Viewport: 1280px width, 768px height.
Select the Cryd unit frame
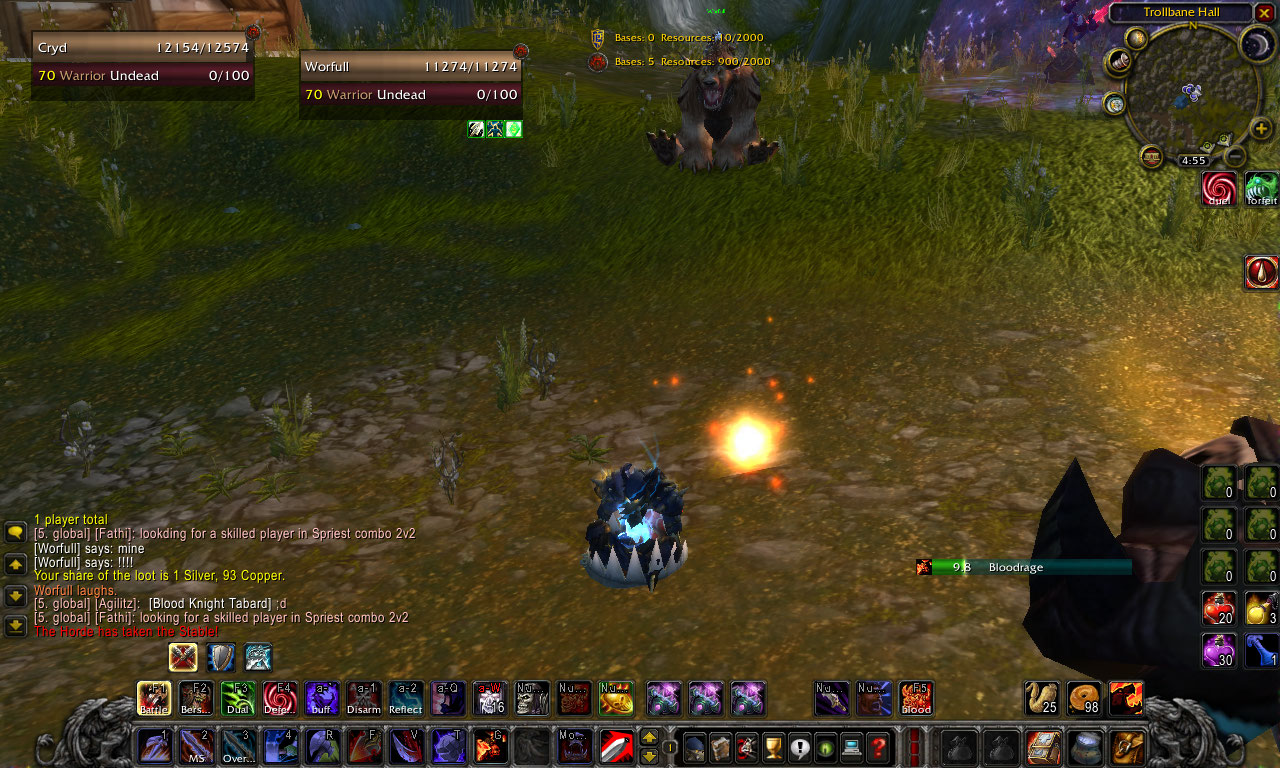click(x=142, y=61)
